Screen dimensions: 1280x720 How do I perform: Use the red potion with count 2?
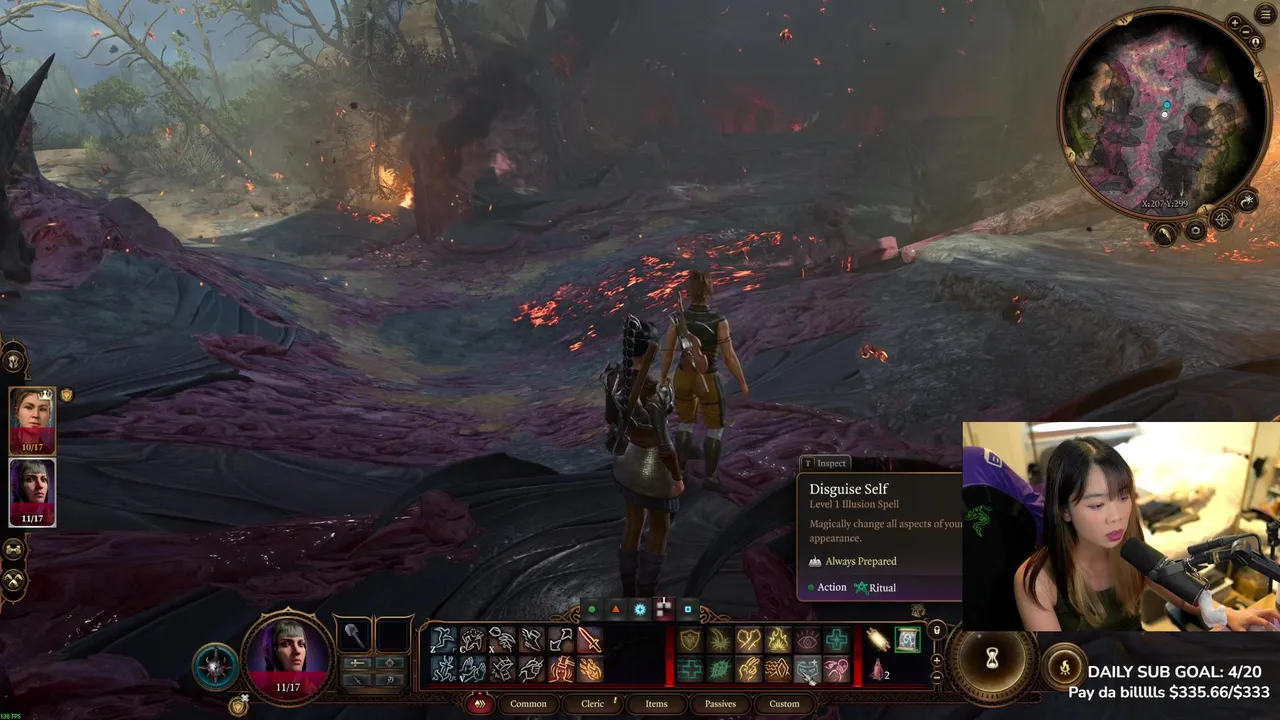879,670
